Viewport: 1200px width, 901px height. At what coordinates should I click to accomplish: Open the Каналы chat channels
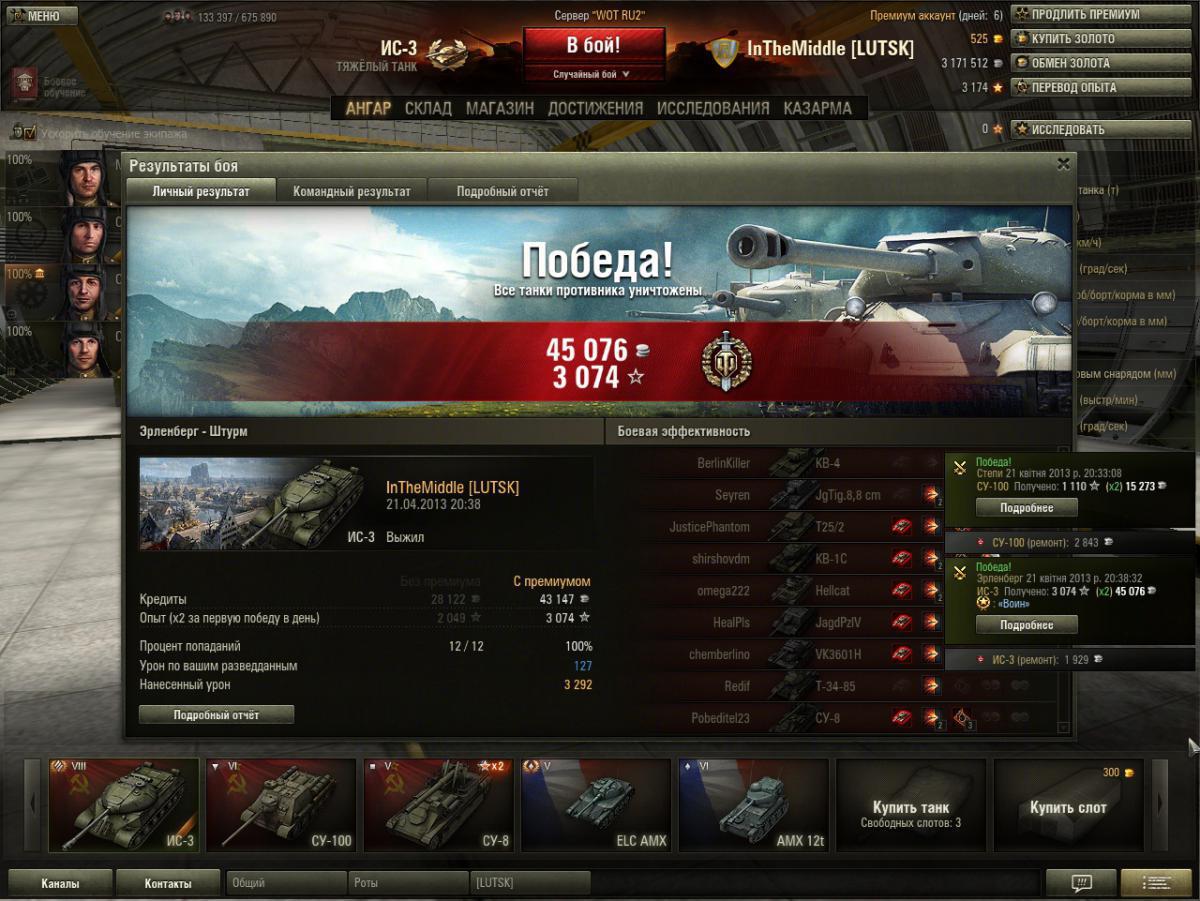tap(60, 883)
